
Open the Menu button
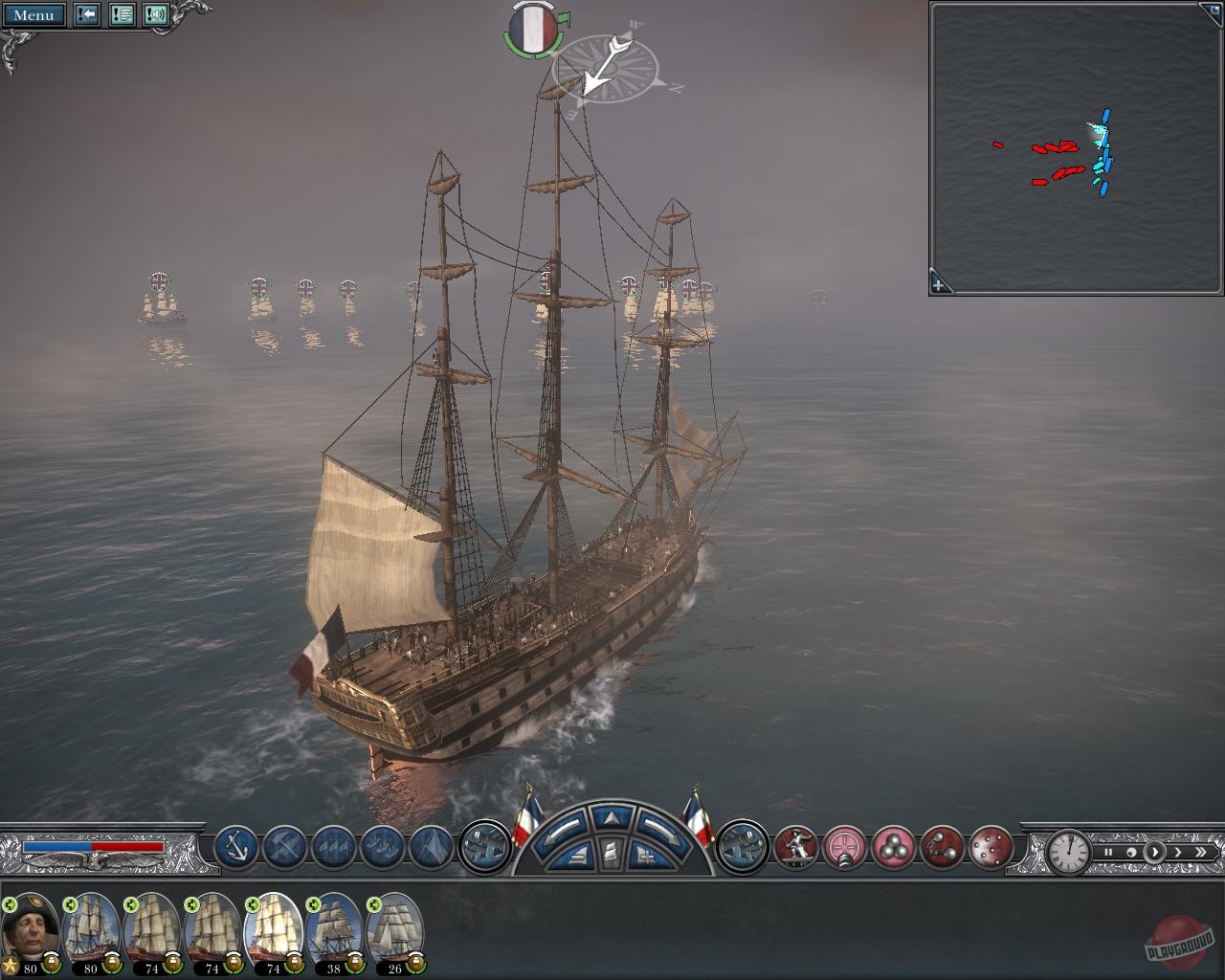tap(34, 14)
